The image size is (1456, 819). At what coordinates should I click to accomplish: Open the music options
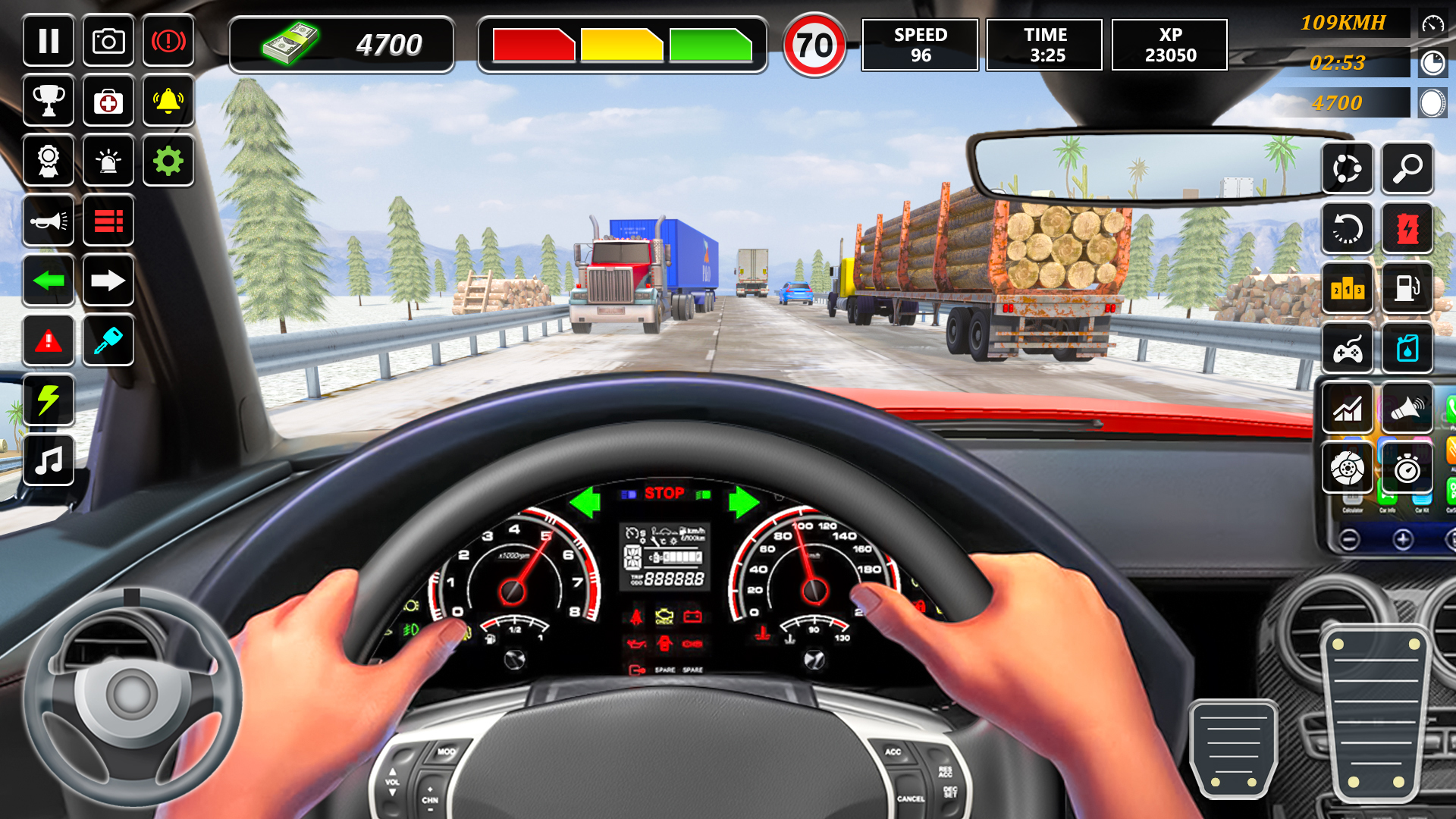(x=49, y=461)
